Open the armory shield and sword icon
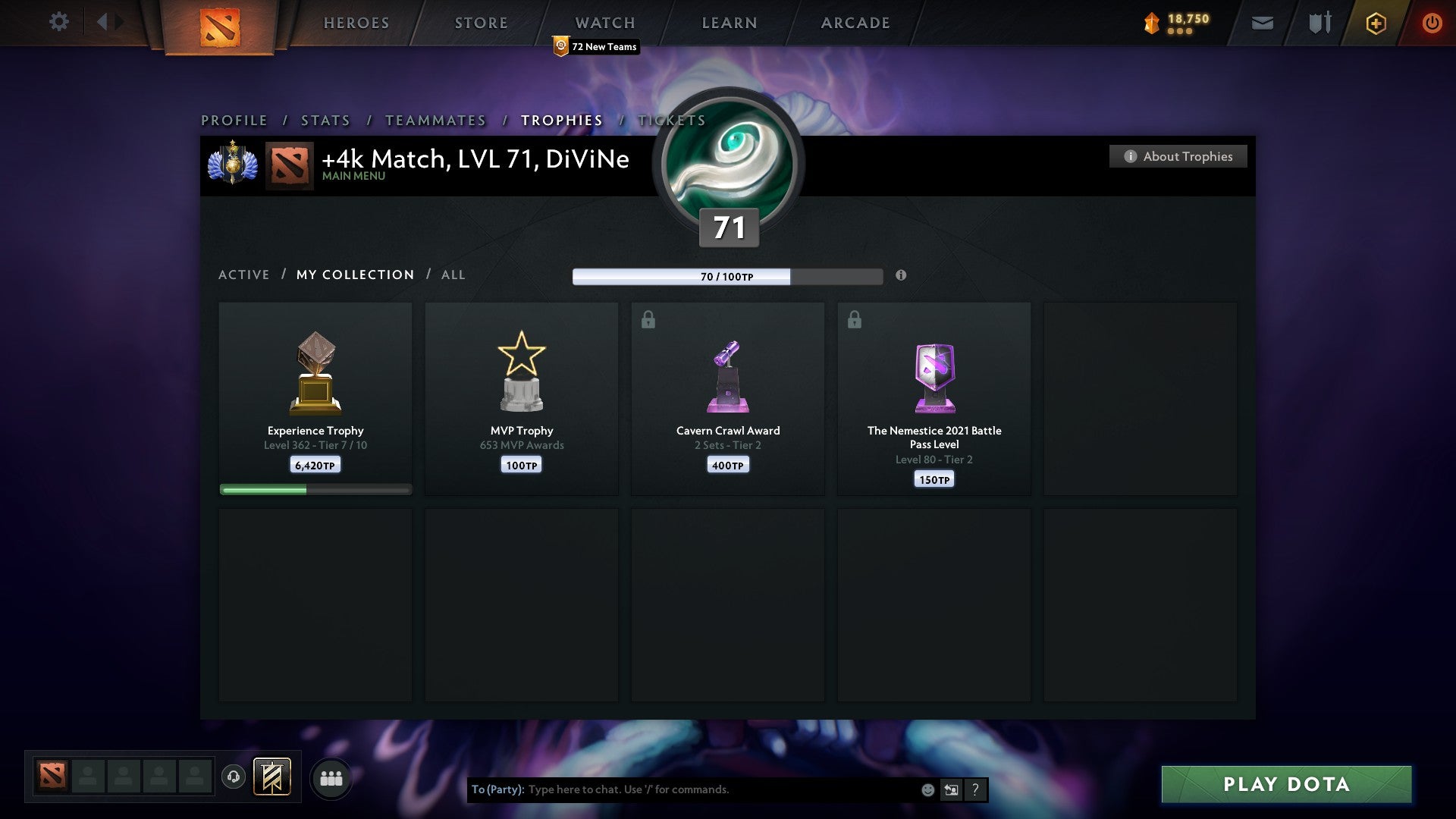 (1319, 23)
